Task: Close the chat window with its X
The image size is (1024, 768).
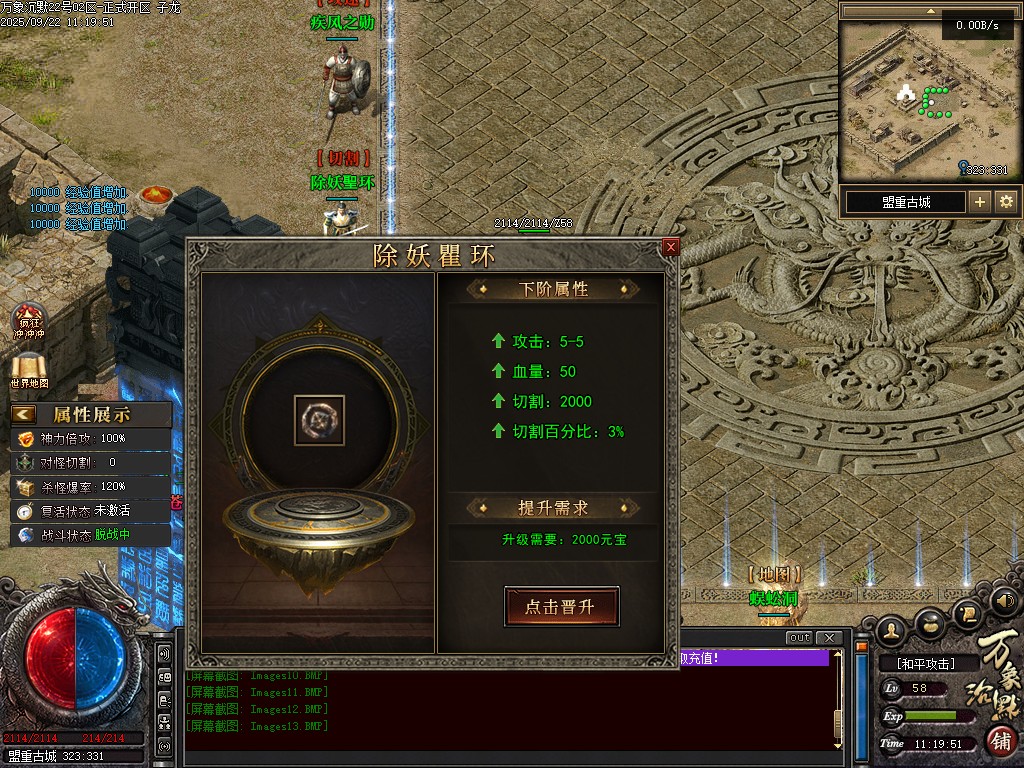Action: click(828, 638)
